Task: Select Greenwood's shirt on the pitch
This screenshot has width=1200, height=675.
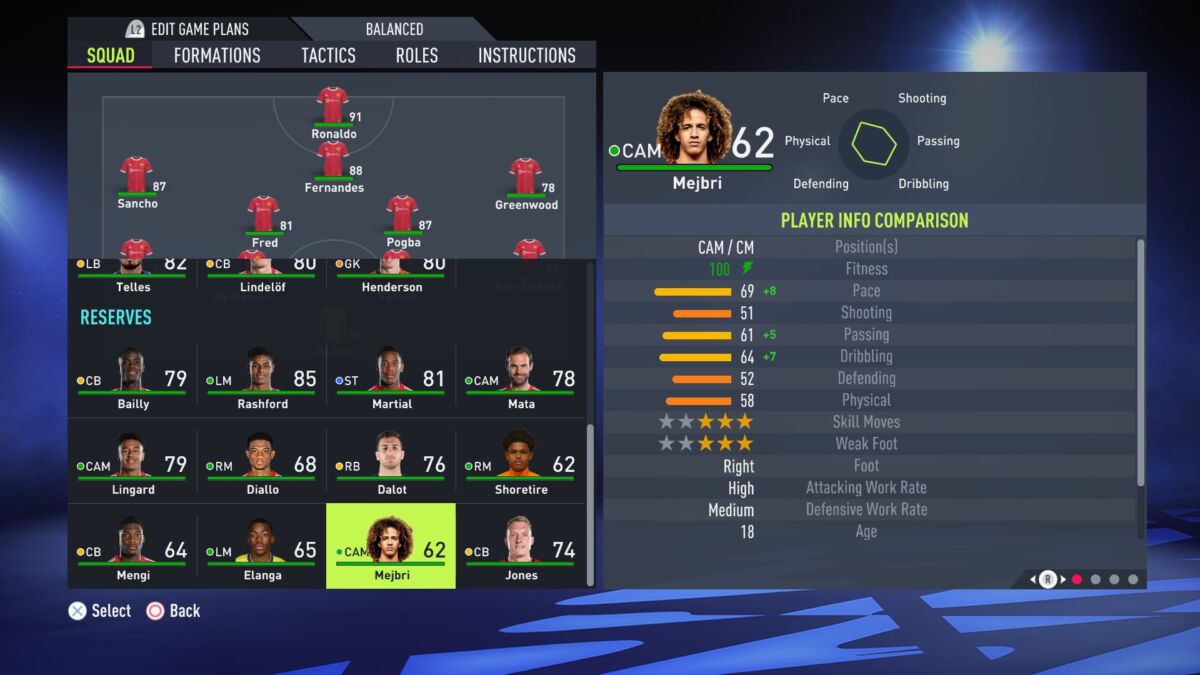Action: pos(526,177)
